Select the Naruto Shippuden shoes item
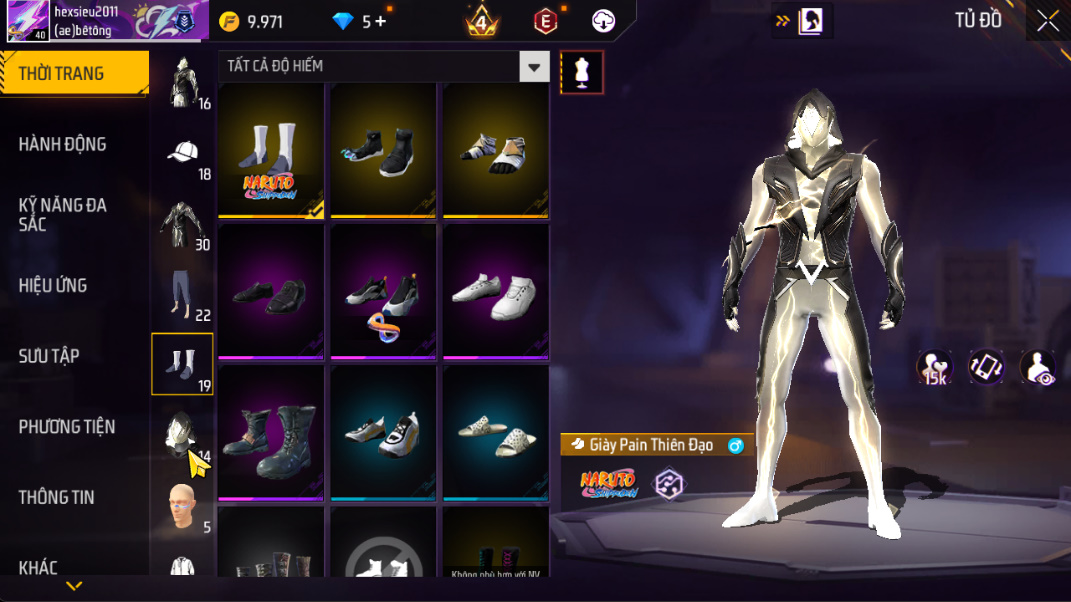Viewport: 1071px width, 602px height. click(271, 150)
